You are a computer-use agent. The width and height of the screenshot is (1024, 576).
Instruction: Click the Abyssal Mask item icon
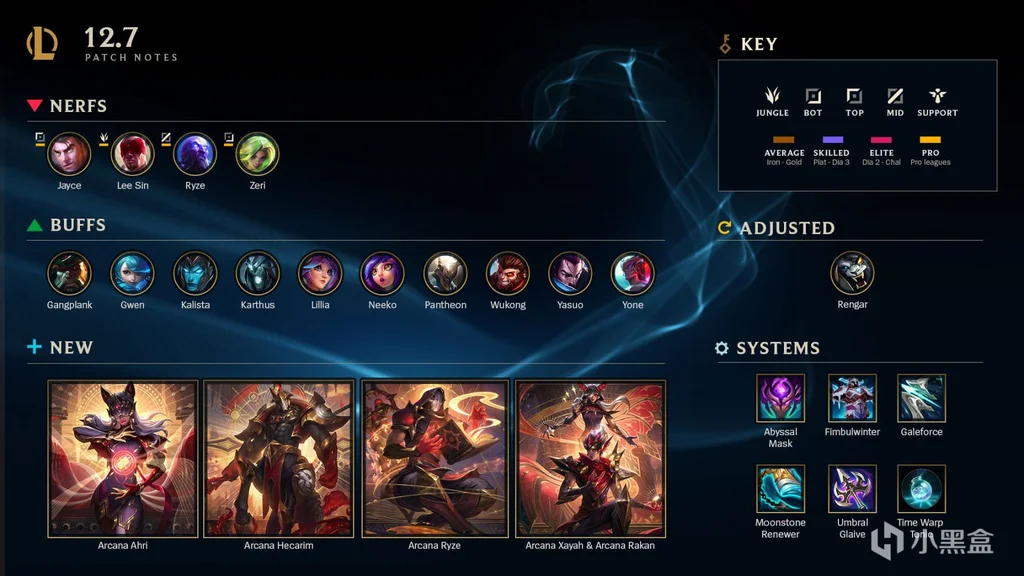pos(780,398)
